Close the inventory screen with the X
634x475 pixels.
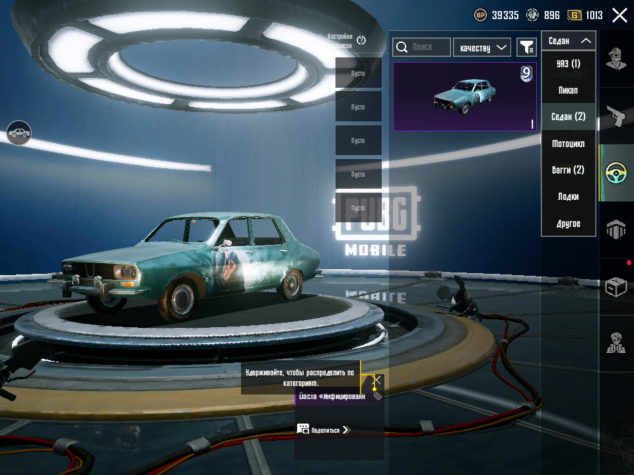coord(619,15)
